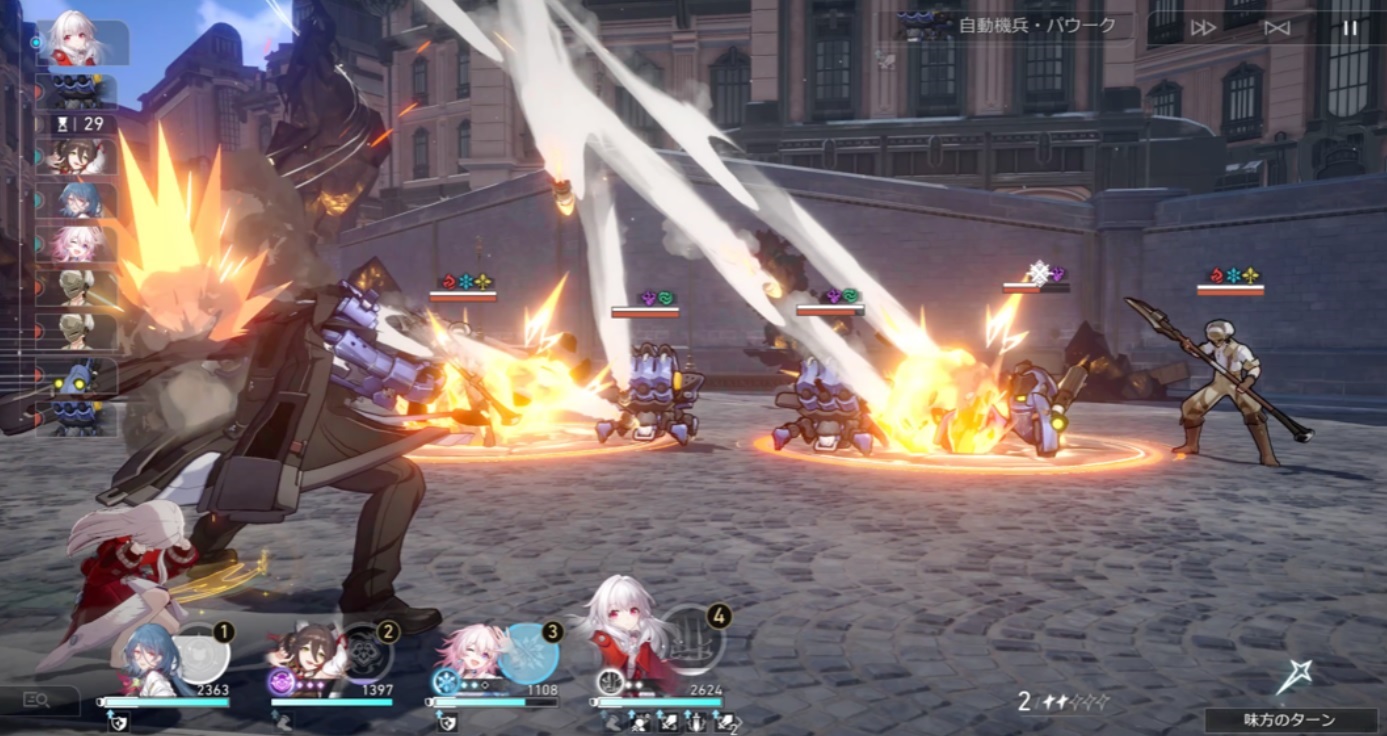Select the white-haired character at top of turn order
1387x736 pixels.
coord(82,42)
